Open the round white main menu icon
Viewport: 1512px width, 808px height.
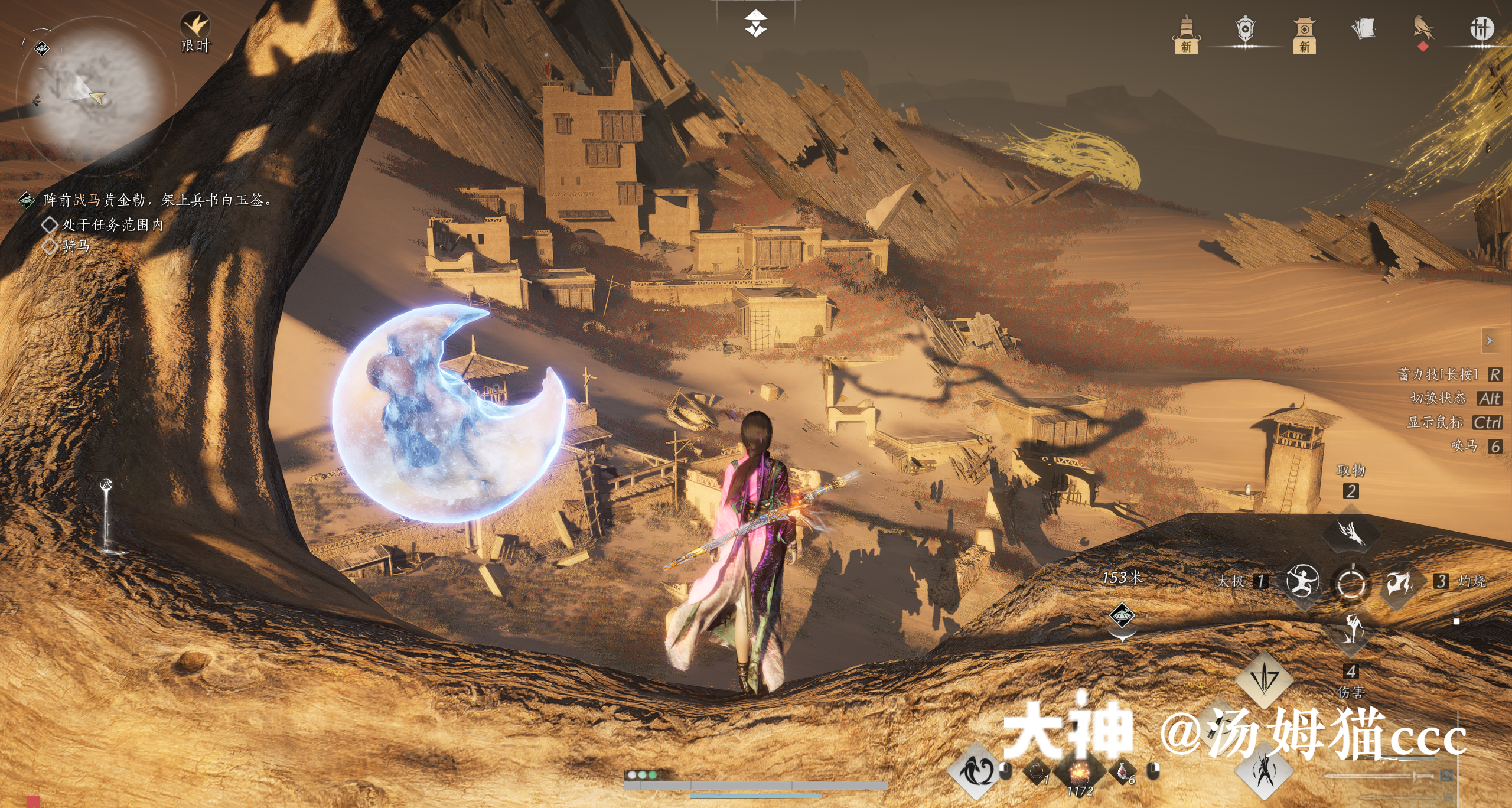[1481, 29]
